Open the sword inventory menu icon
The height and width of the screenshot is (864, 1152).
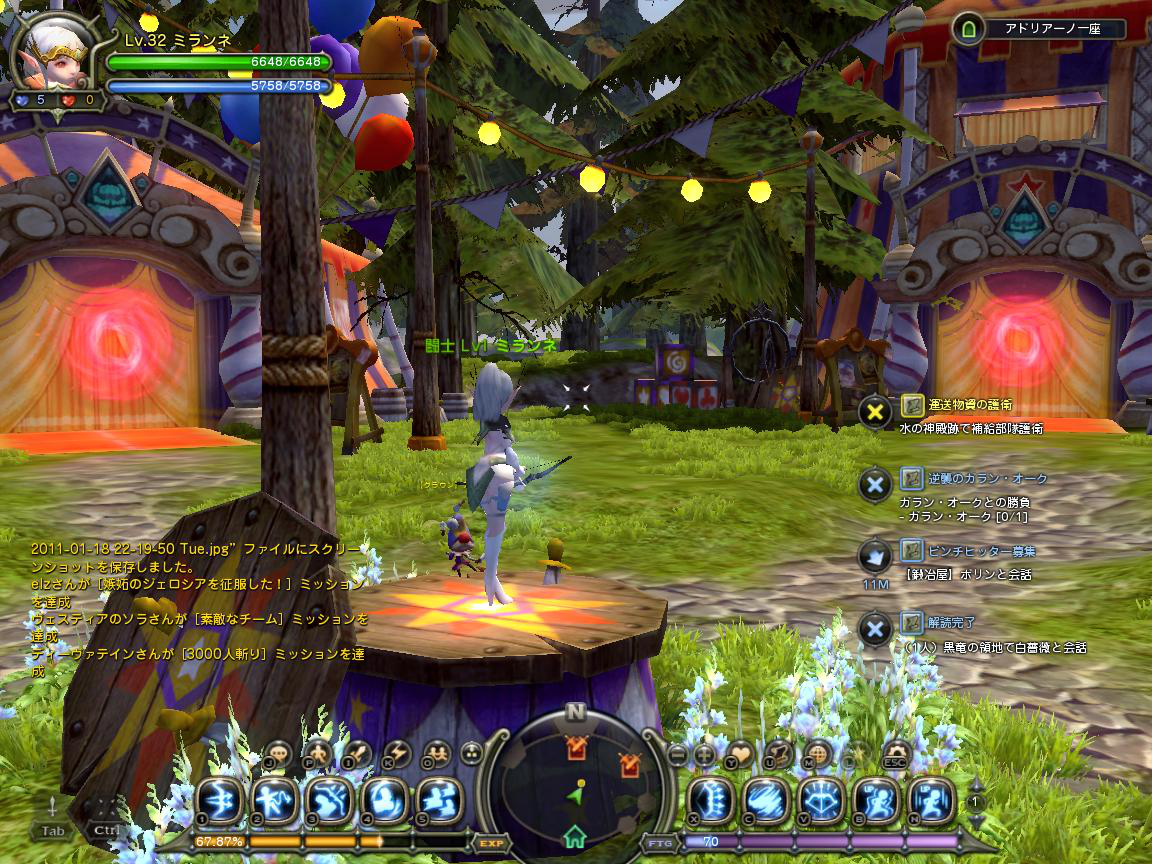pos(358,754)
